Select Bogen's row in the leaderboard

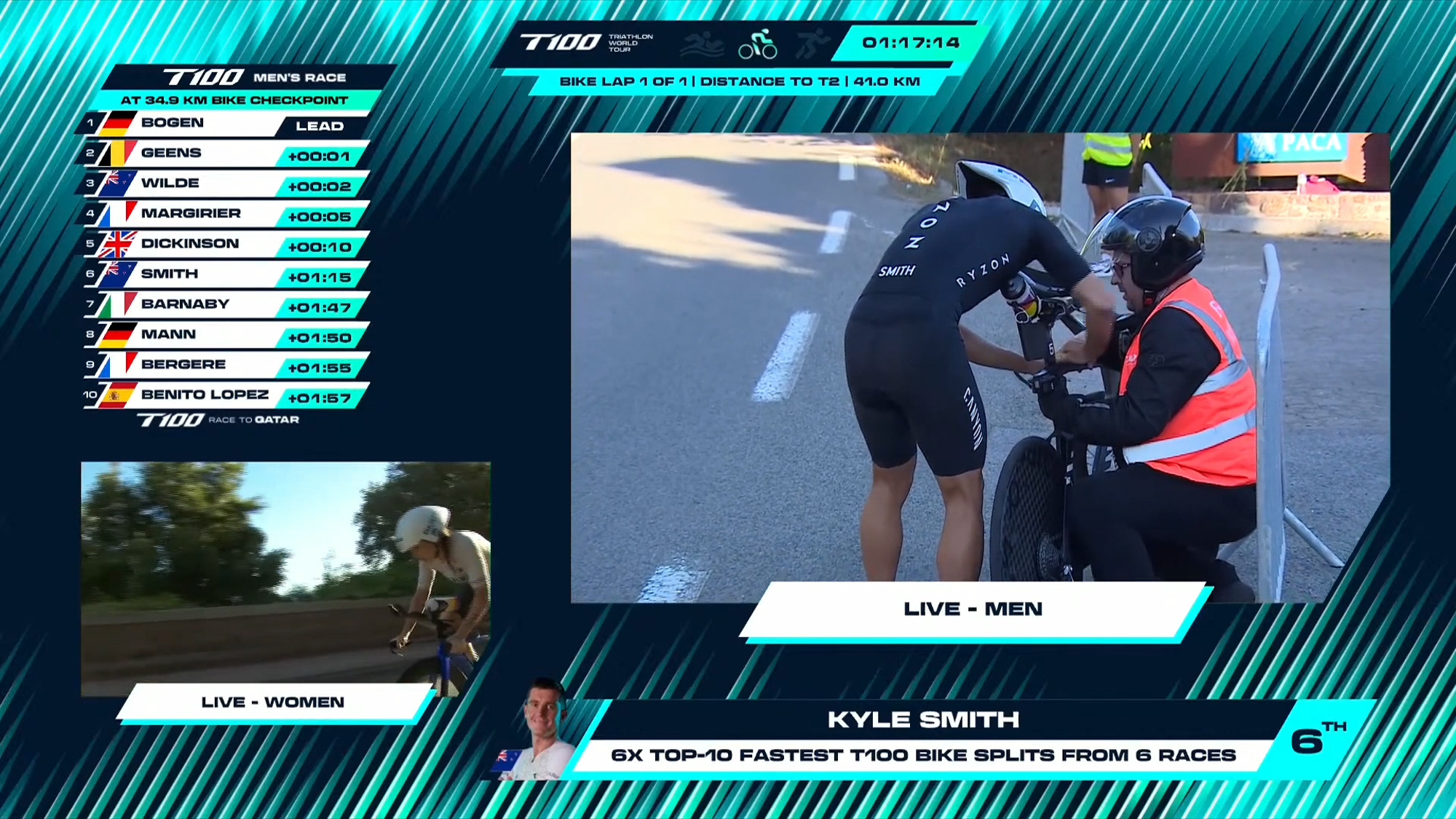(226, 123)
